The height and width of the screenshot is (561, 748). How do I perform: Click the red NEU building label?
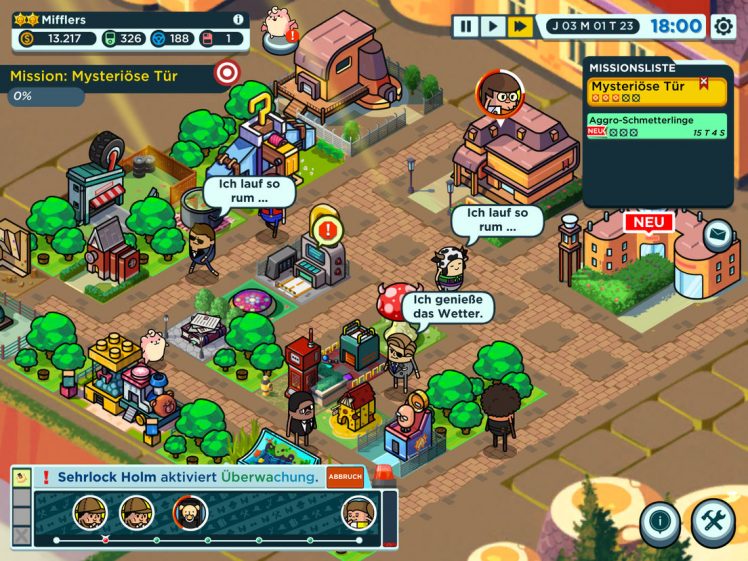648,221
